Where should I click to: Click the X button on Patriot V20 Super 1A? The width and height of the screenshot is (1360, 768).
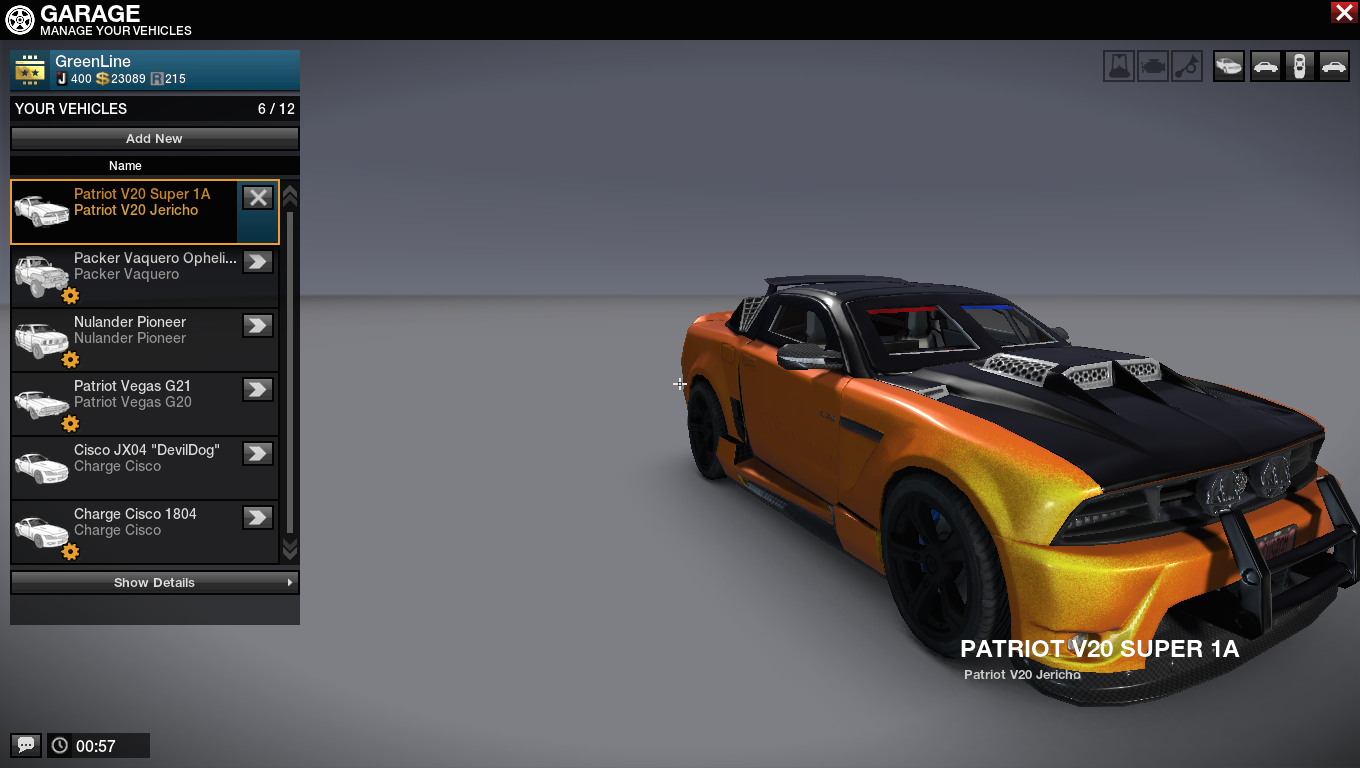tap(258, 198)
